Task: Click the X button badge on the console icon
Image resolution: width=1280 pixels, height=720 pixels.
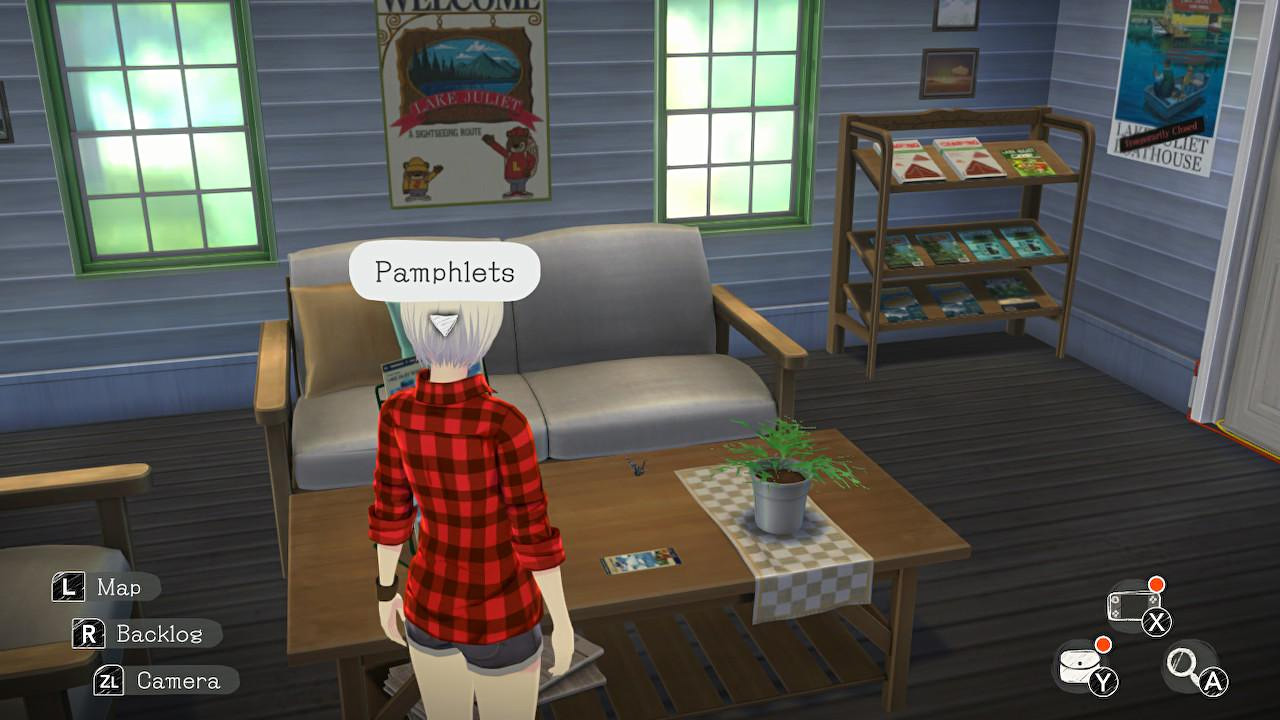Action: (x=1157, y=620)
